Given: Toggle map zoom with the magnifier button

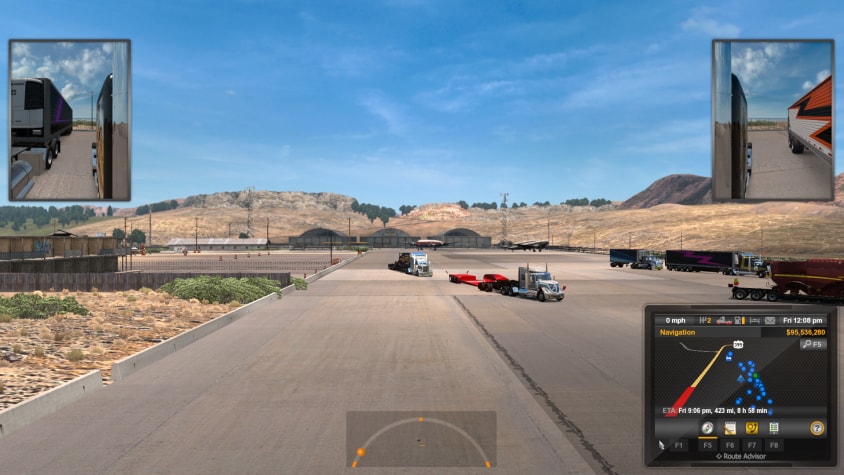Looking at the screenshot, I should coord(812,344).
